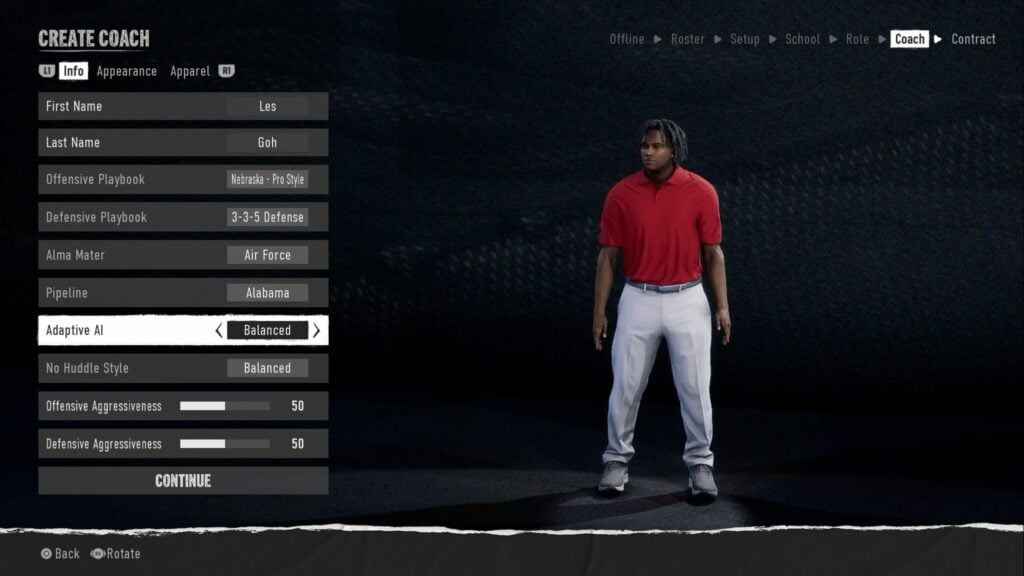Screen dimensions: 1024x576
Task: Go to the Role step in breadcrumb
Action: pyautogui.click(x=857, y=39)
